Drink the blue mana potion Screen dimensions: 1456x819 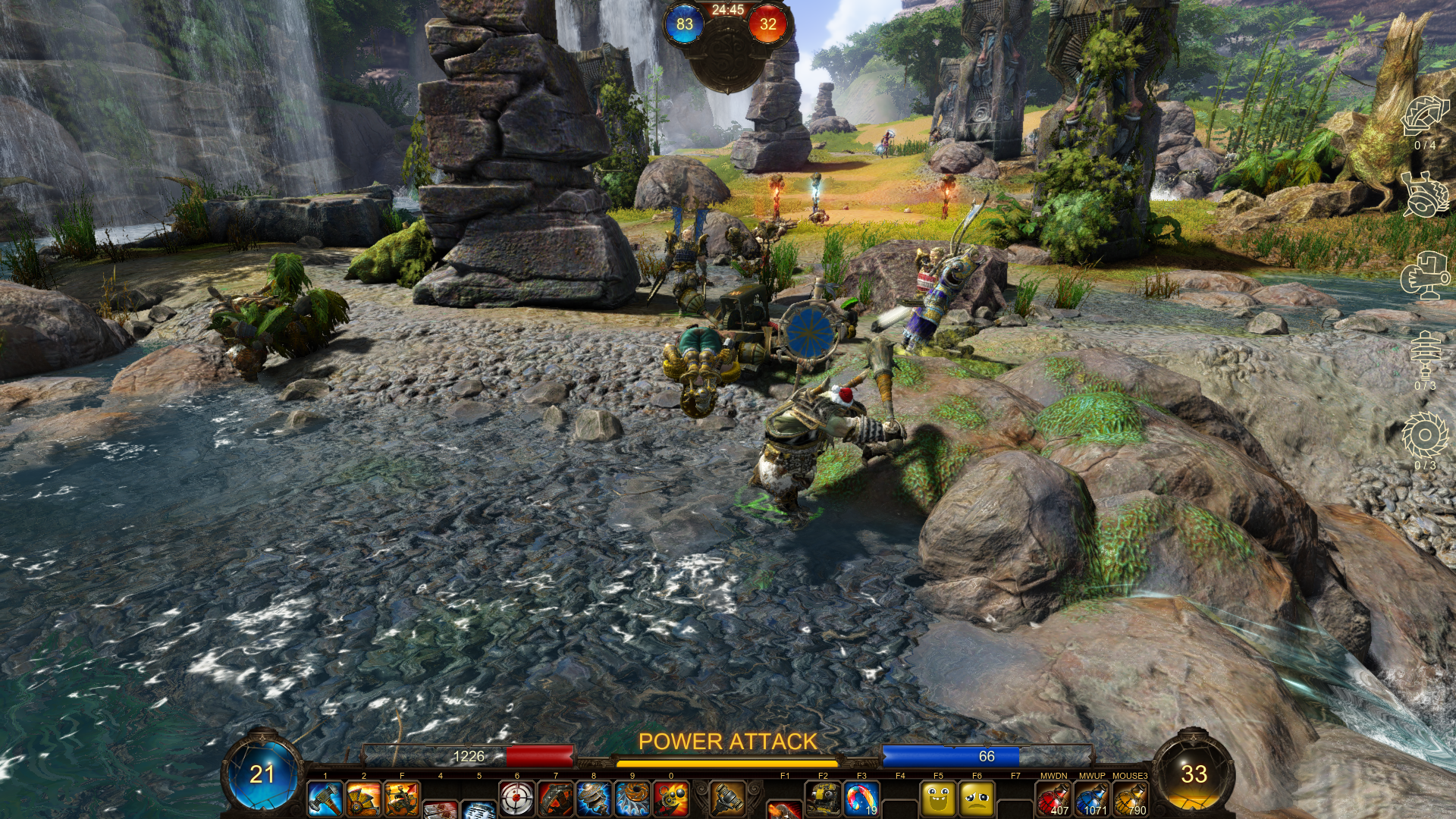(x=1092, y=799)
